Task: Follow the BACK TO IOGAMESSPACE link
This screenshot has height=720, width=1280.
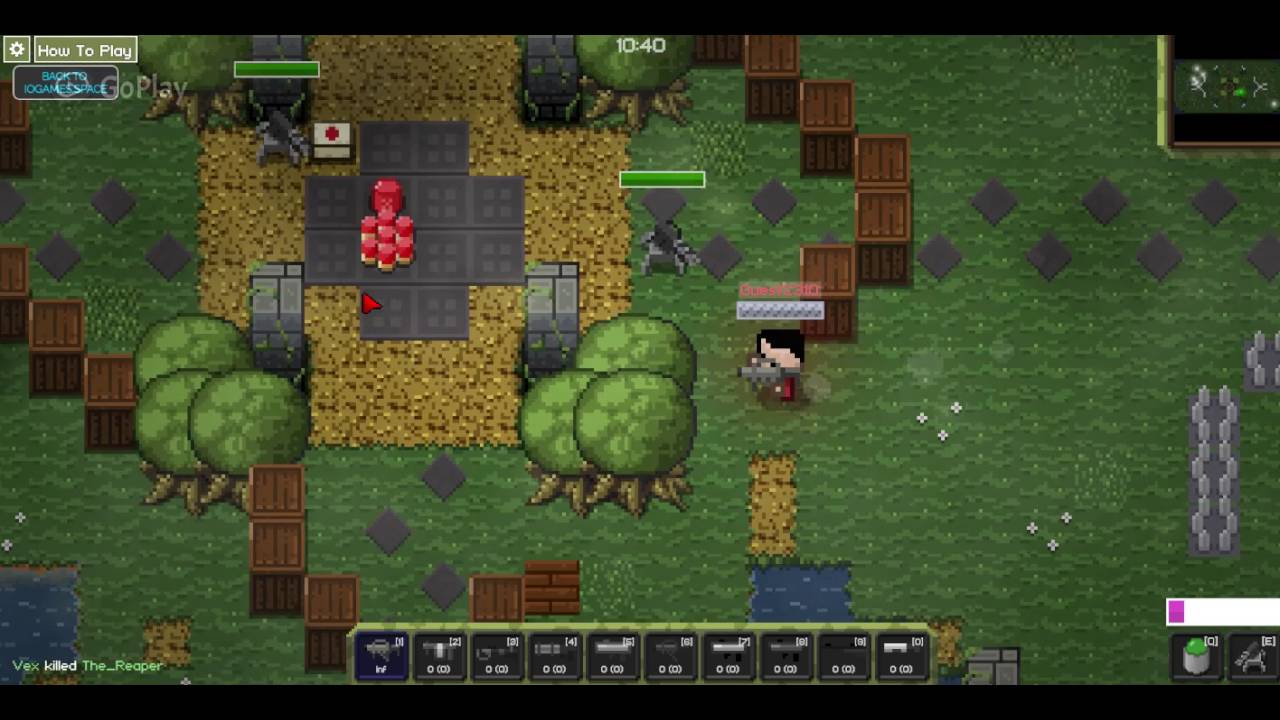Action: click(x=66, y=83)
